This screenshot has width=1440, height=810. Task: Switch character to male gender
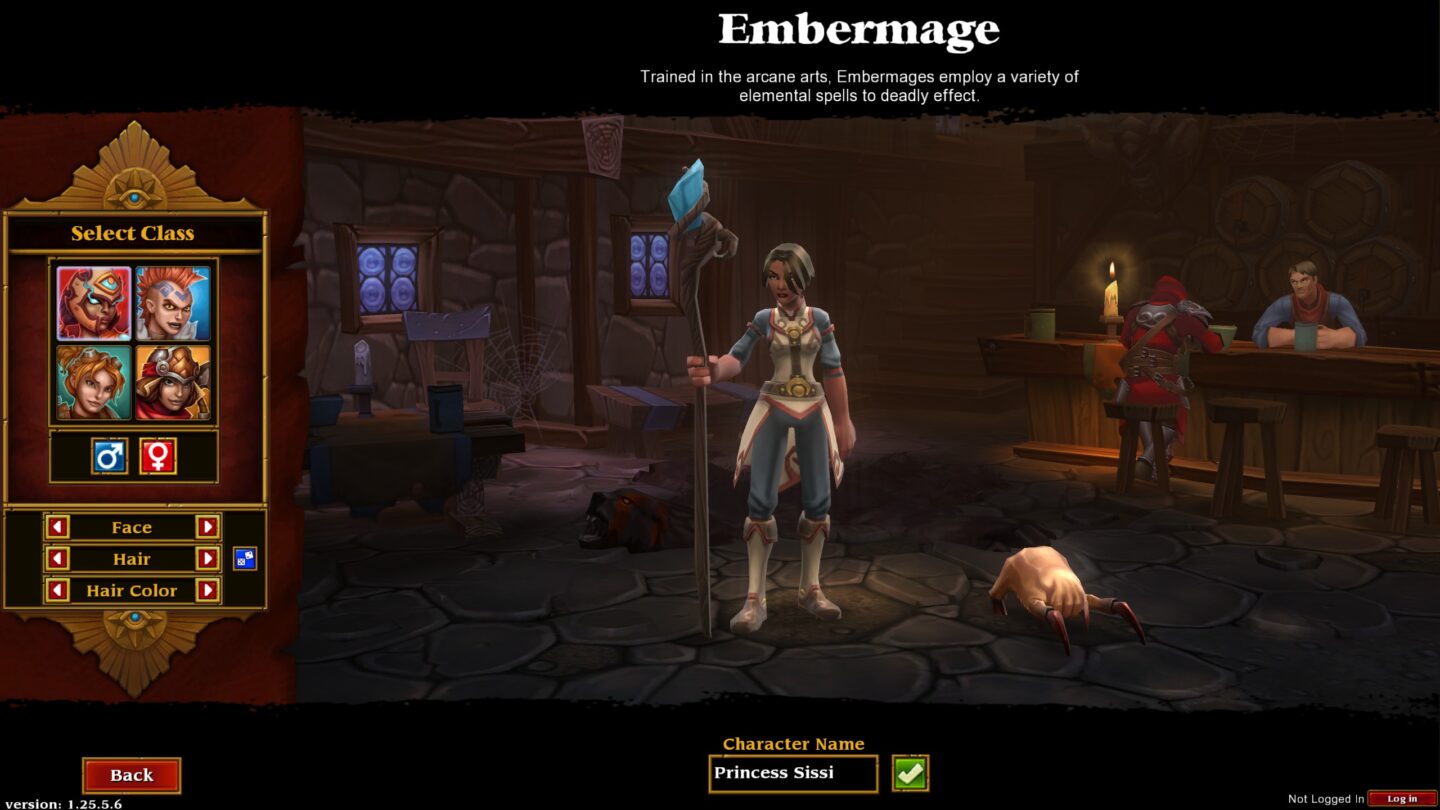pos(109,456)
